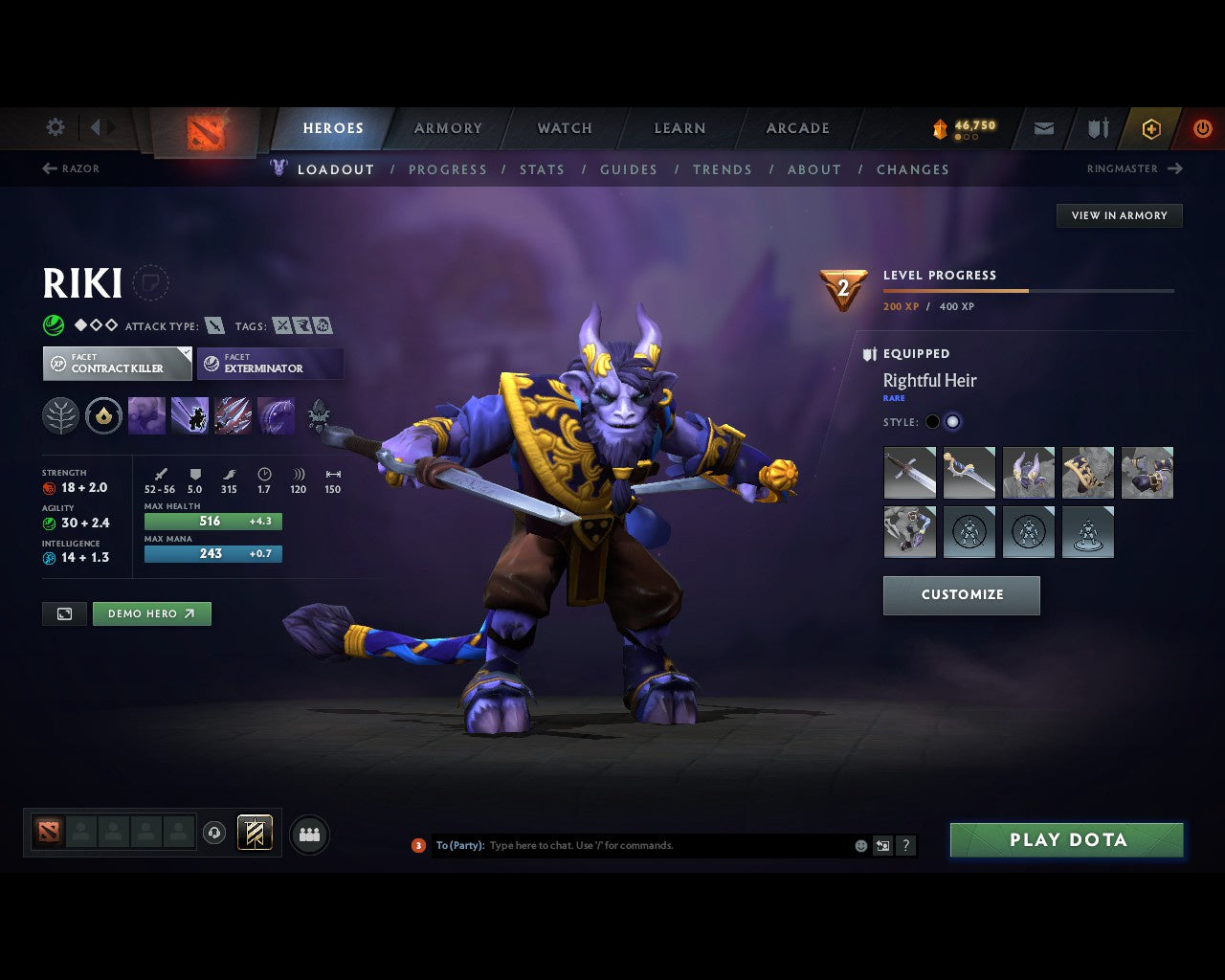Viewport: 1225px width, 980px height.
Task: Click the VIEW IN ARMORY button
Action: [1119, 215]
